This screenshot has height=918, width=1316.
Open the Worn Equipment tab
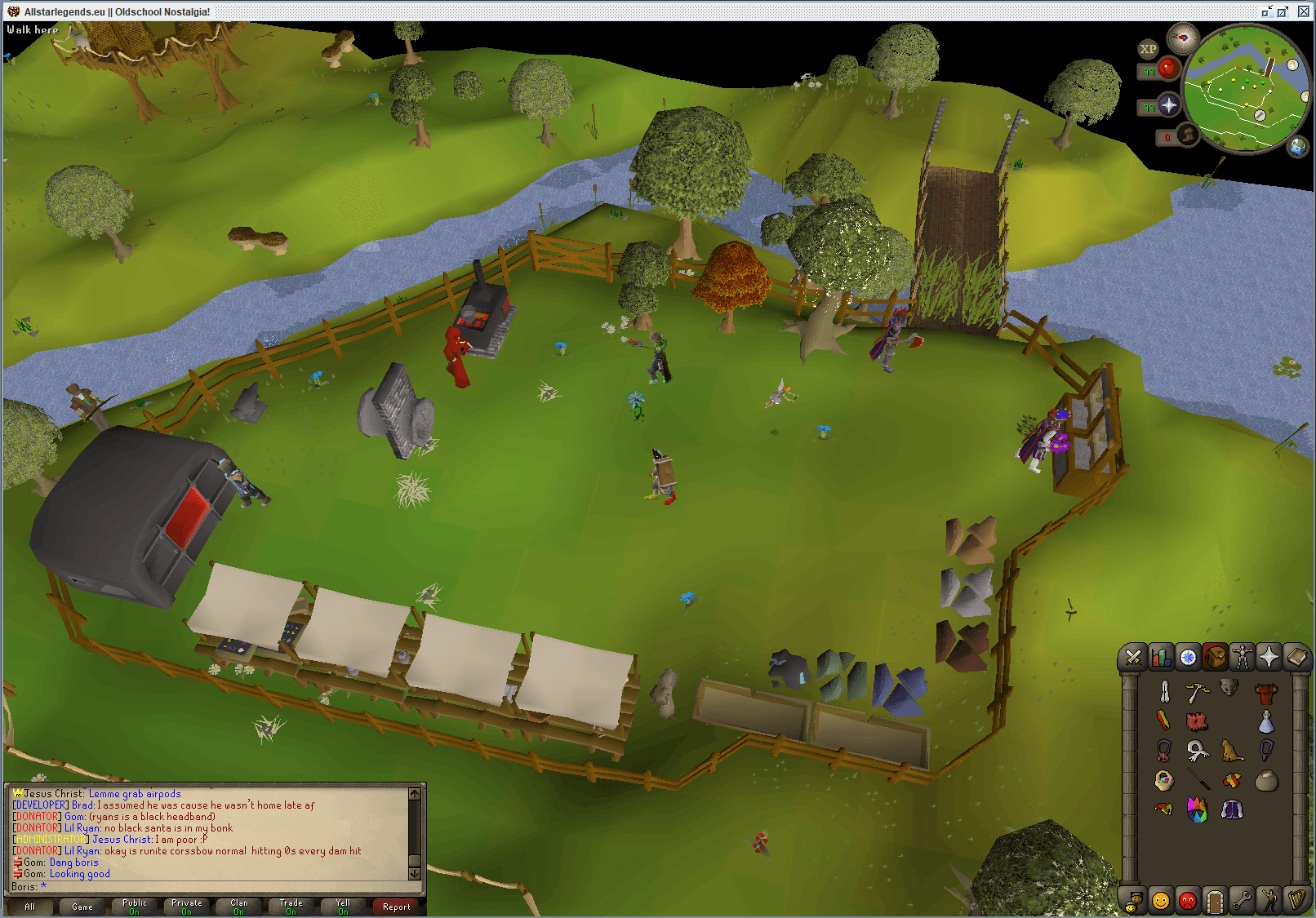point(1241,657)
